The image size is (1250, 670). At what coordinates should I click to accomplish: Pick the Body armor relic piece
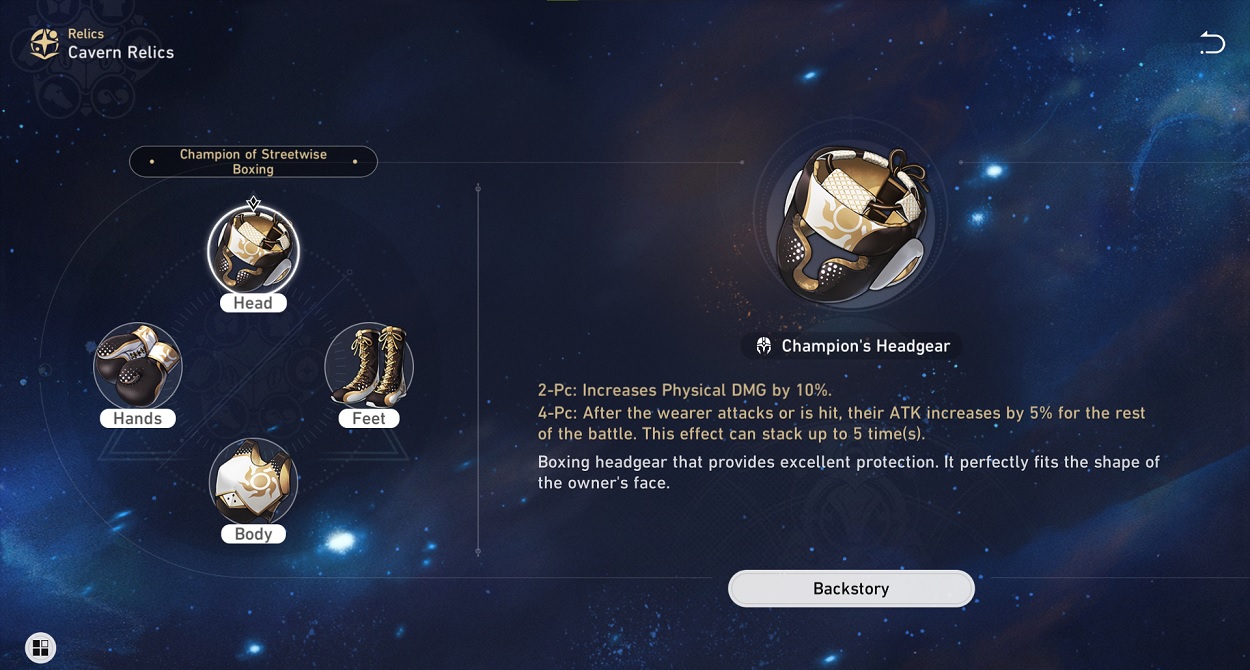point(253,483)
